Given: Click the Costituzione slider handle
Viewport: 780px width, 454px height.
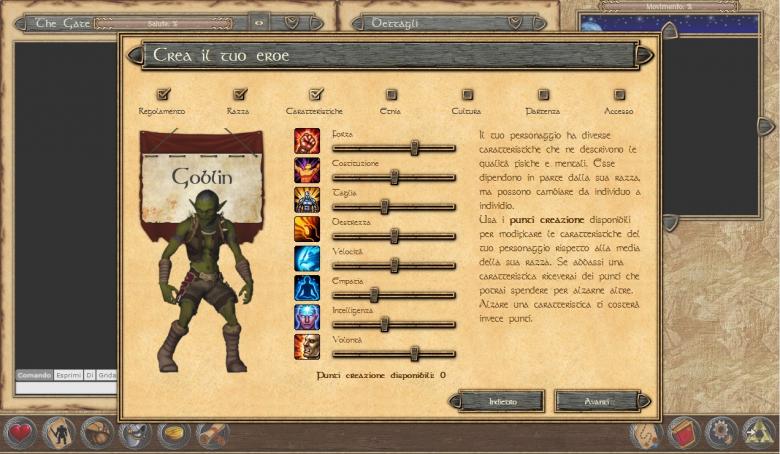Looking at the screenshot, I should [394, 177].
